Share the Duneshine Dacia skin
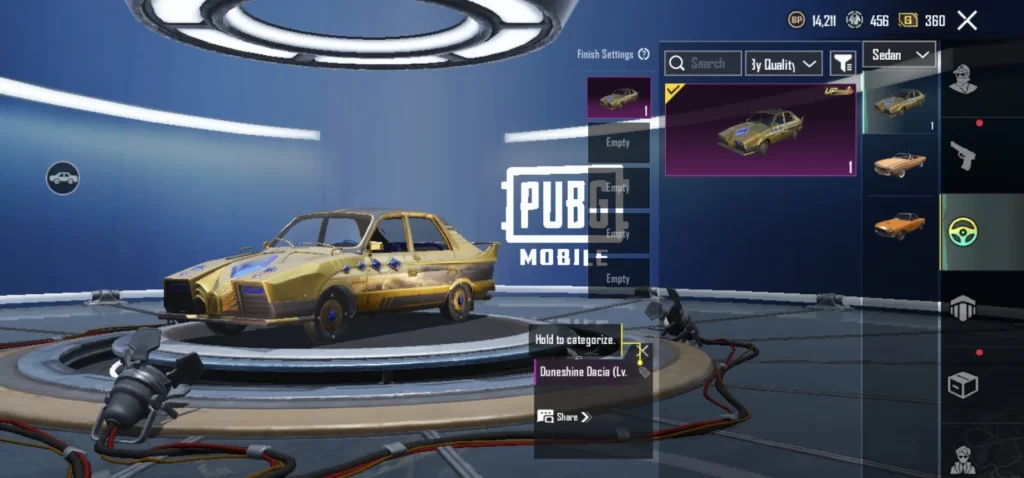Screen dimensions: 1024x478 (565, 417)
